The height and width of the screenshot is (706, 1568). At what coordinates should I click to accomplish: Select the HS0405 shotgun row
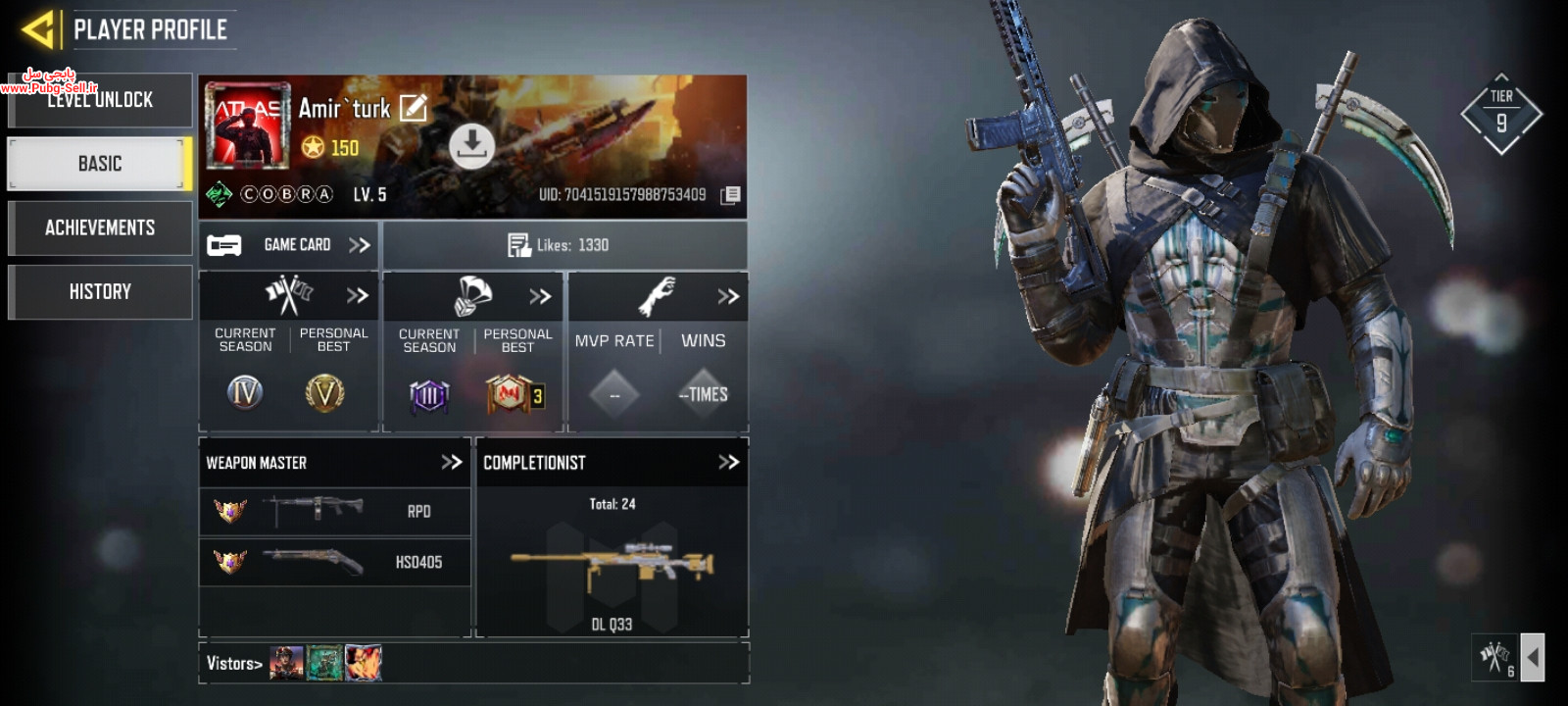pos(334,562)
